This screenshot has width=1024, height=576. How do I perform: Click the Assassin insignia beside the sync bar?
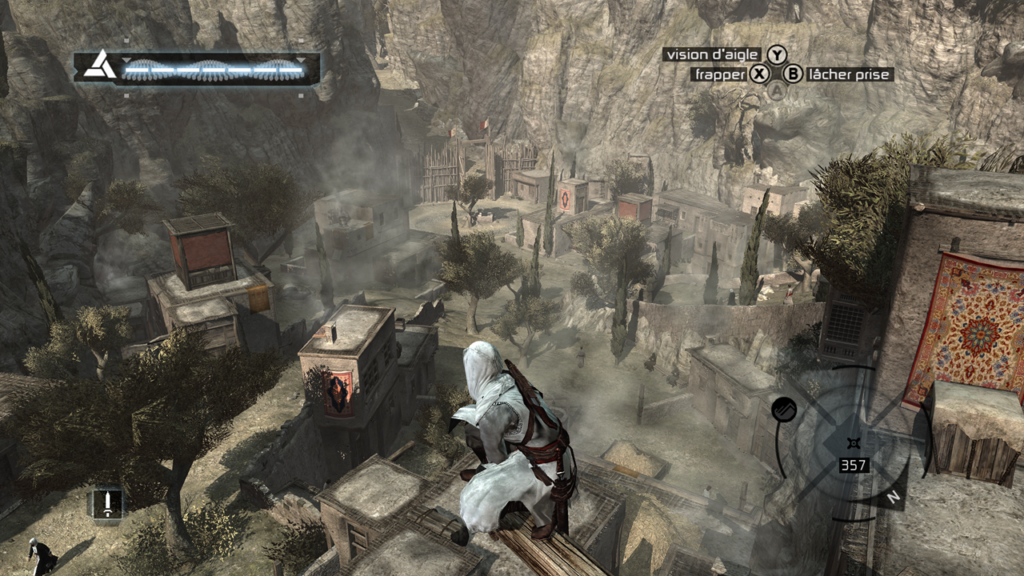click(x=97, y=67)
